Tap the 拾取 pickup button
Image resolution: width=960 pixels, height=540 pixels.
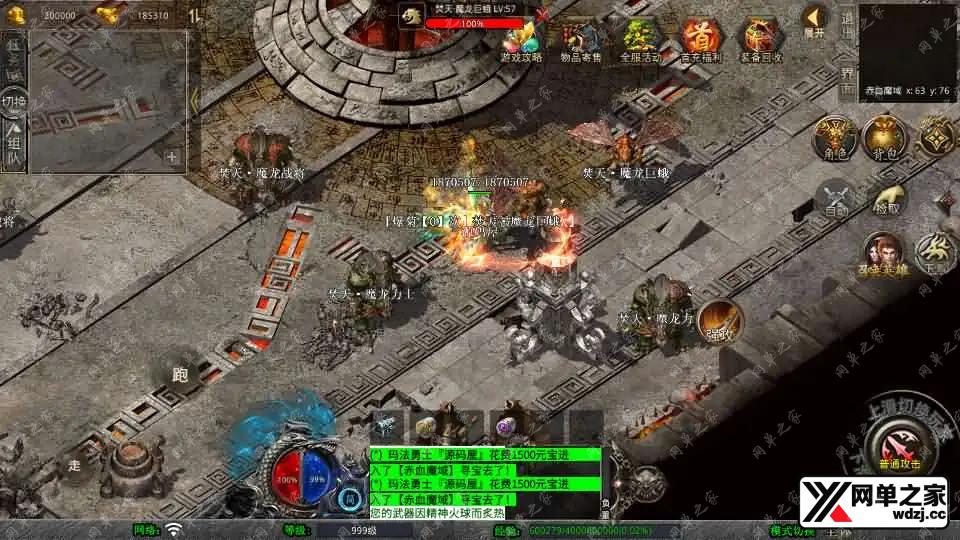click(886, 198)
